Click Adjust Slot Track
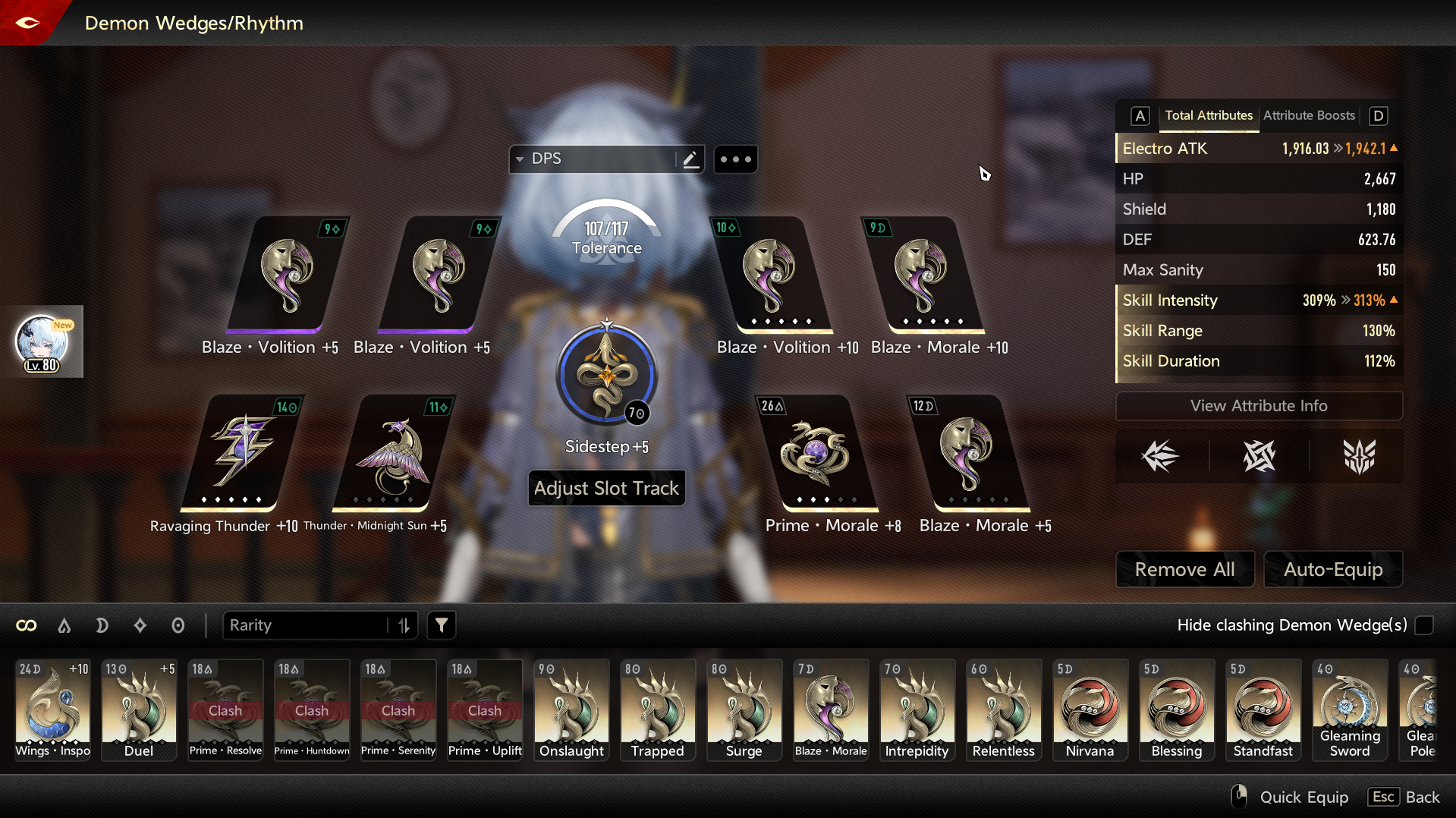Image resolution: width=1456 pixels, height=818 pixels. click(606, 488)
